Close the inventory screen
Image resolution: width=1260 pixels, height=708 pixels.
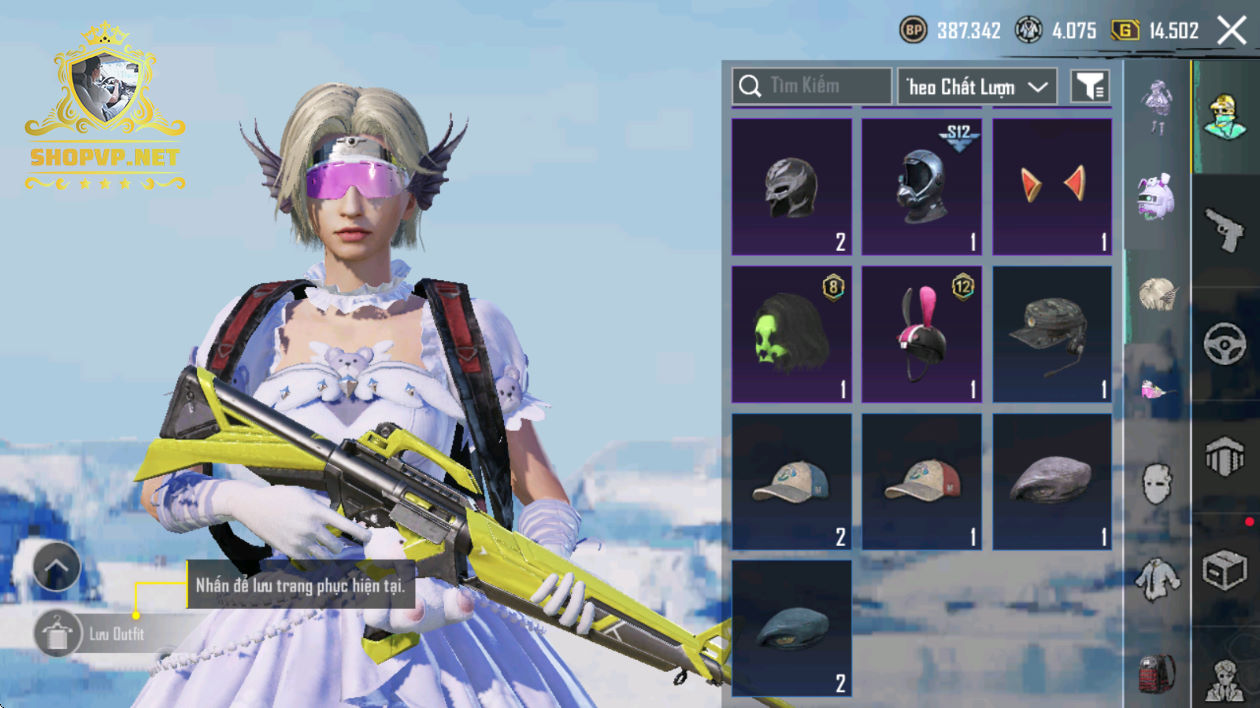[1232, 31]
